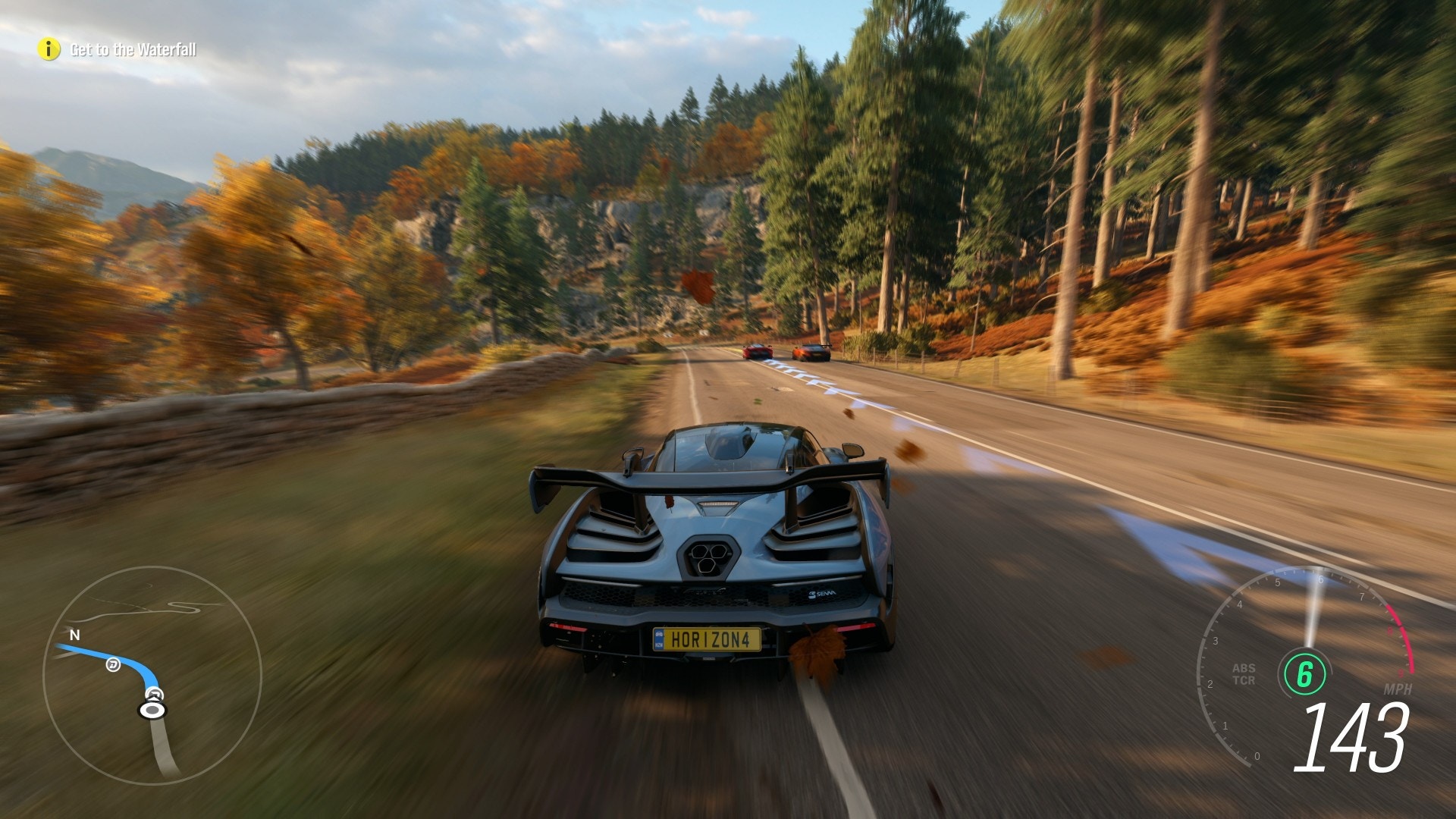Click the circular minimap
The height and width of the screenshot is (819, 1456).
152,675
